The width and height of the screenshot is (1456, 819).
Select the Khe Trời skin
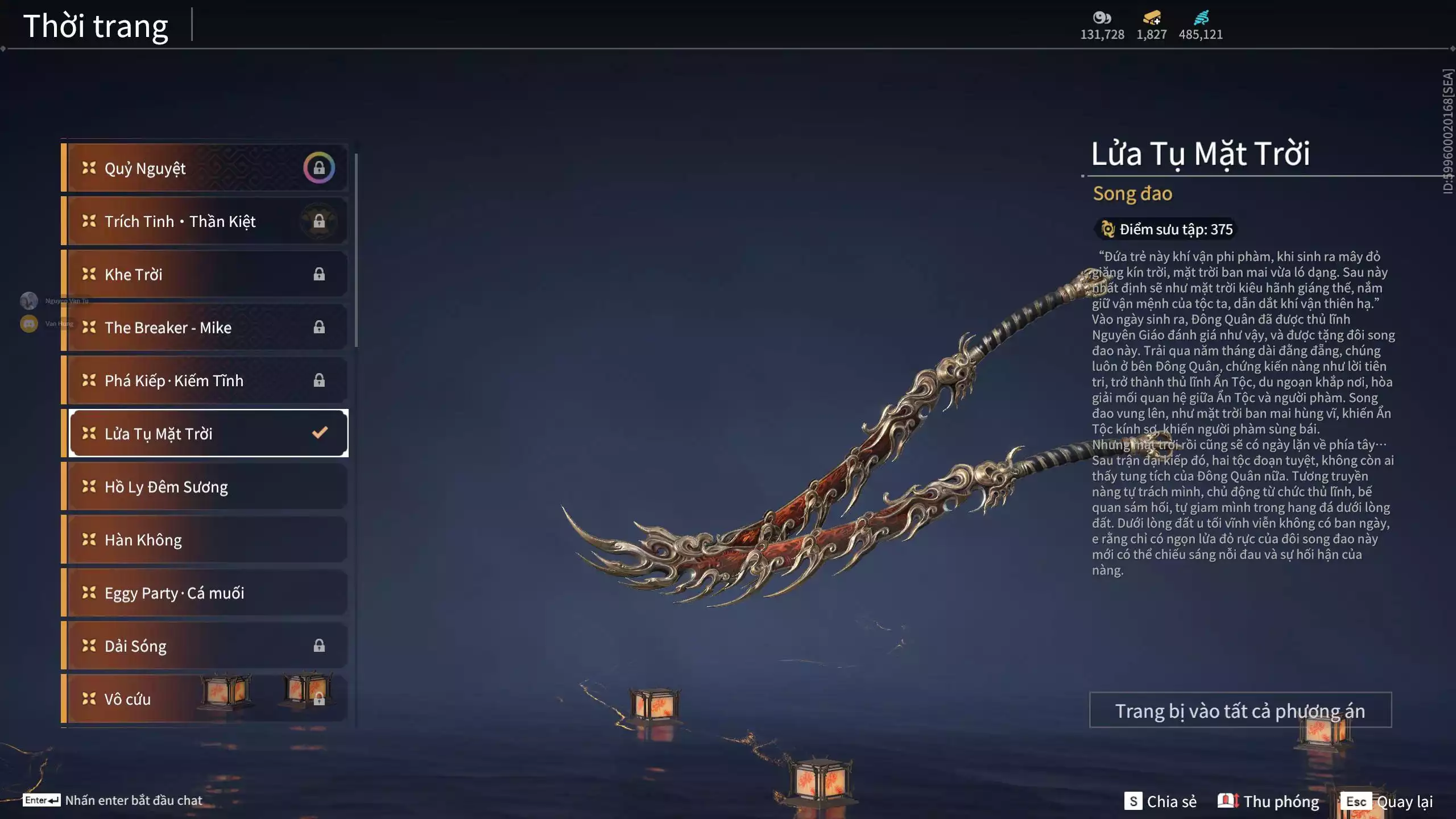pyautogui.click(x=205, y=274)
